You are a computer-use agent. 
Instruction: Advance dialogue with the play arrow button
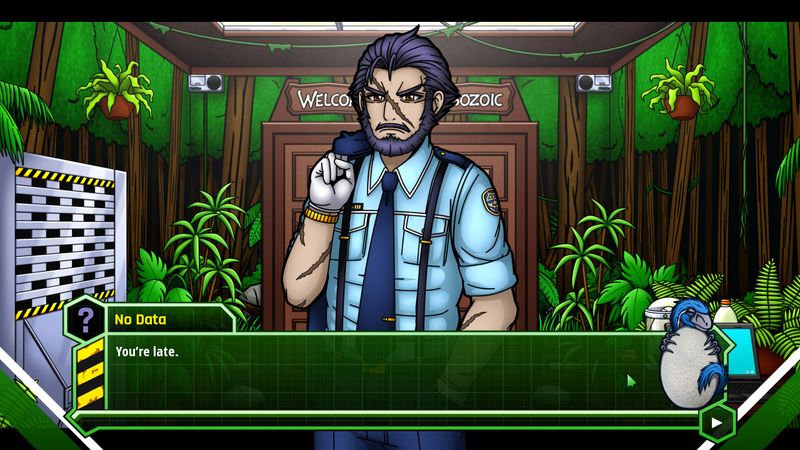tap(716, 422)
